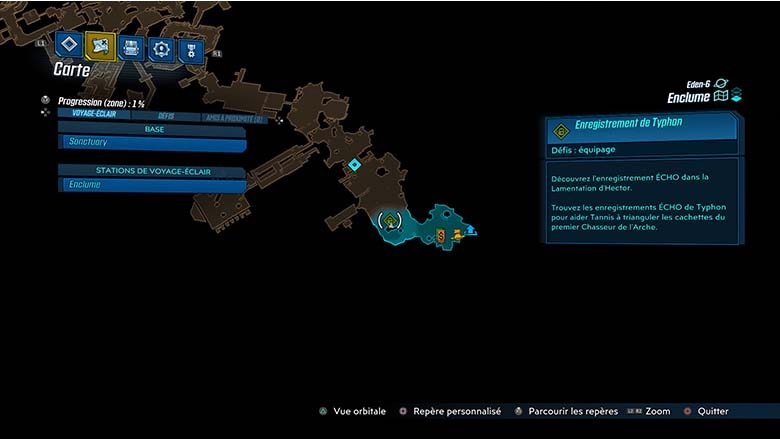Open the Amis à proximité sub-tab

pos(233,118)
